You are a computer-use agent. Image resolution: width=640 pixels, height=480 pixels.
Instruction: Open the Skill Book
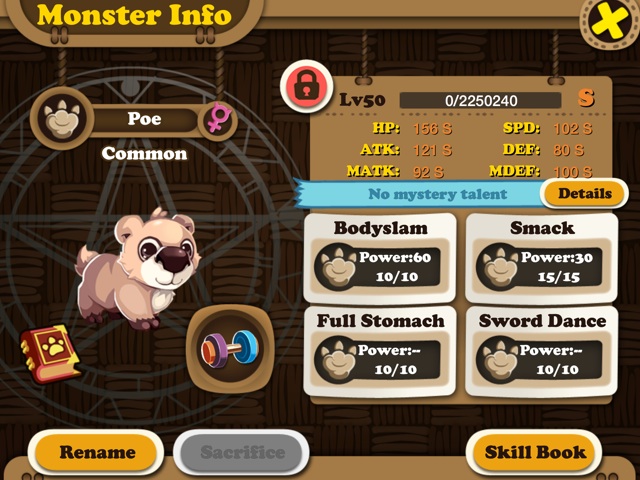pos(535,452)
